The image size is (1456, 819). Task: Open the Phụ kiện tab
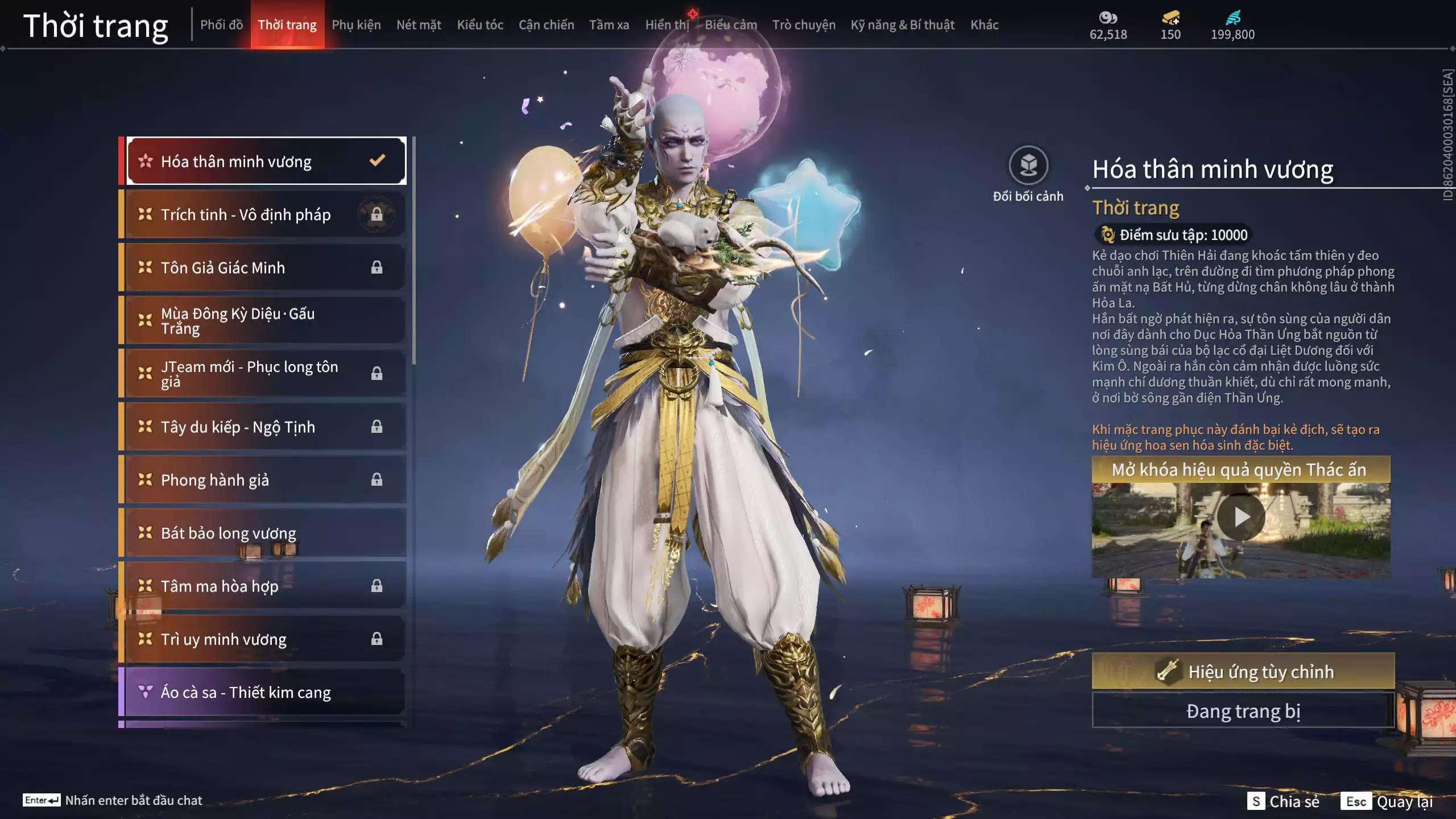tap(356, 25)
